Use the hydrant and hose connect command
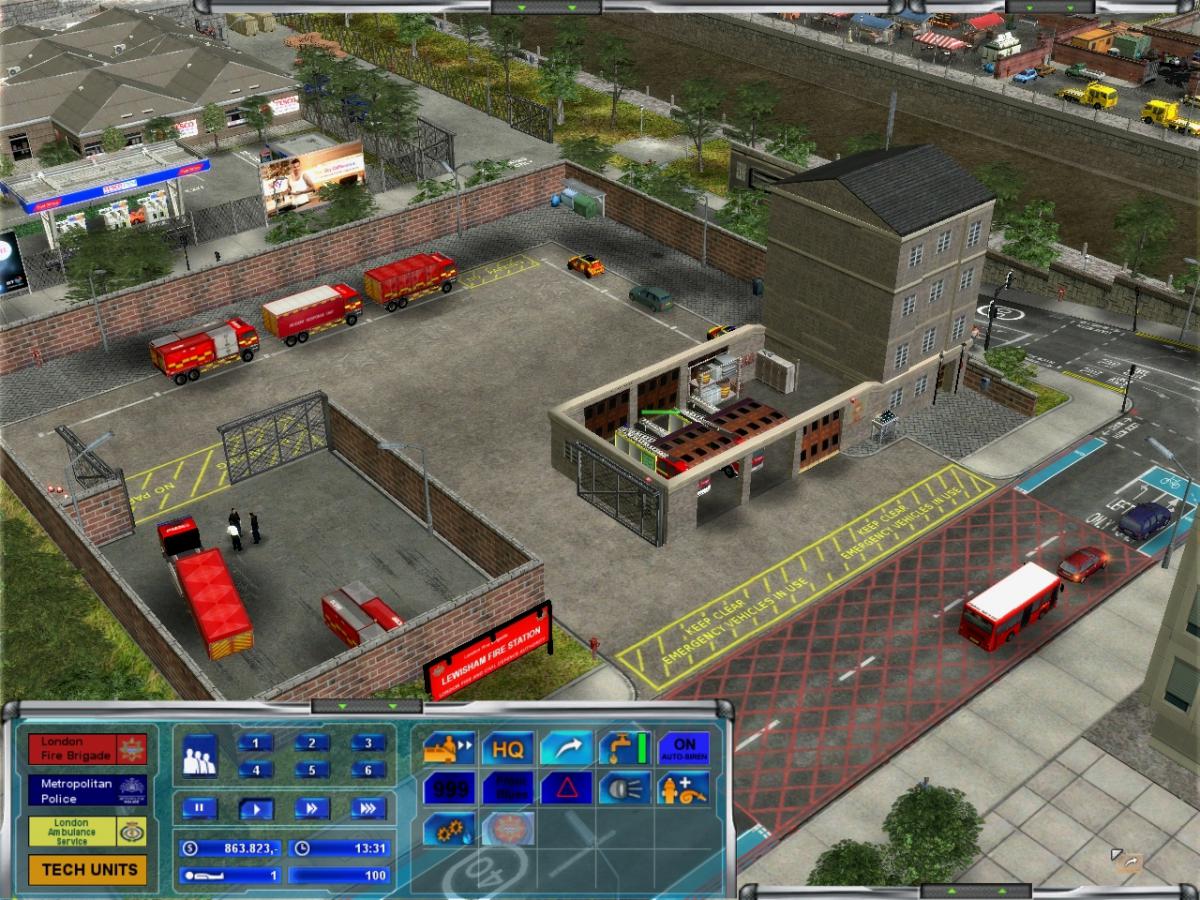The height and width of the screenshot is (900, 1200). 684,788
